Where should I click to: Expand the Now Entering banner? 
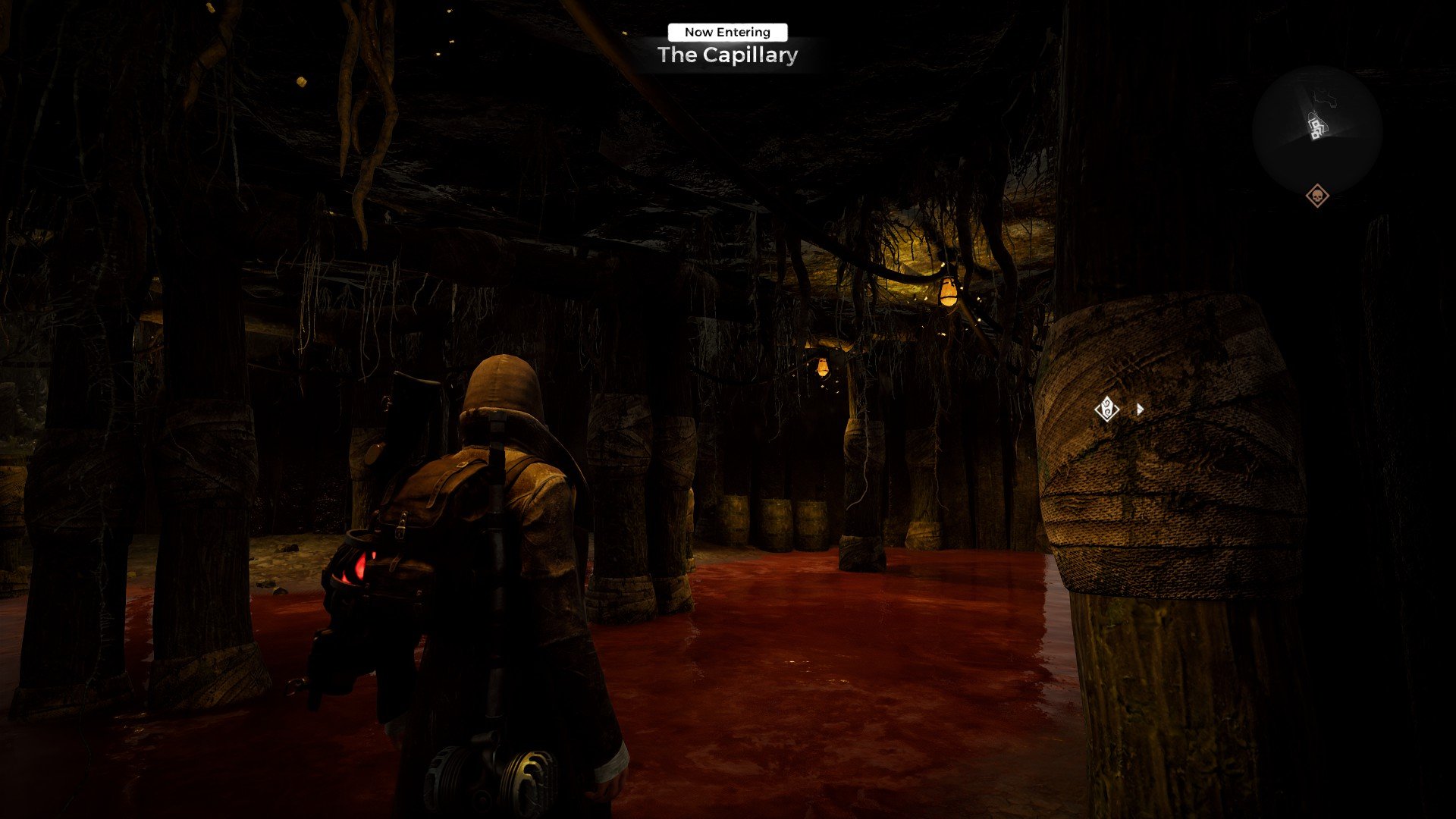(726, 32)
